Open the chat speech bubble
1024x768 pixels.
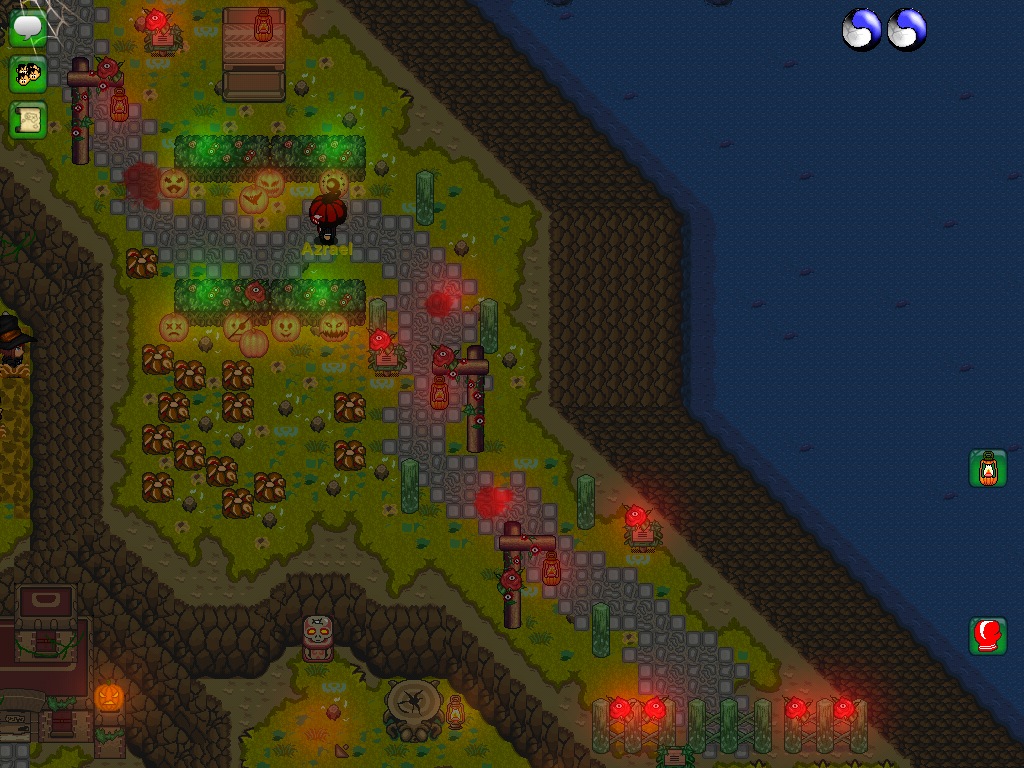pos(28,28)
